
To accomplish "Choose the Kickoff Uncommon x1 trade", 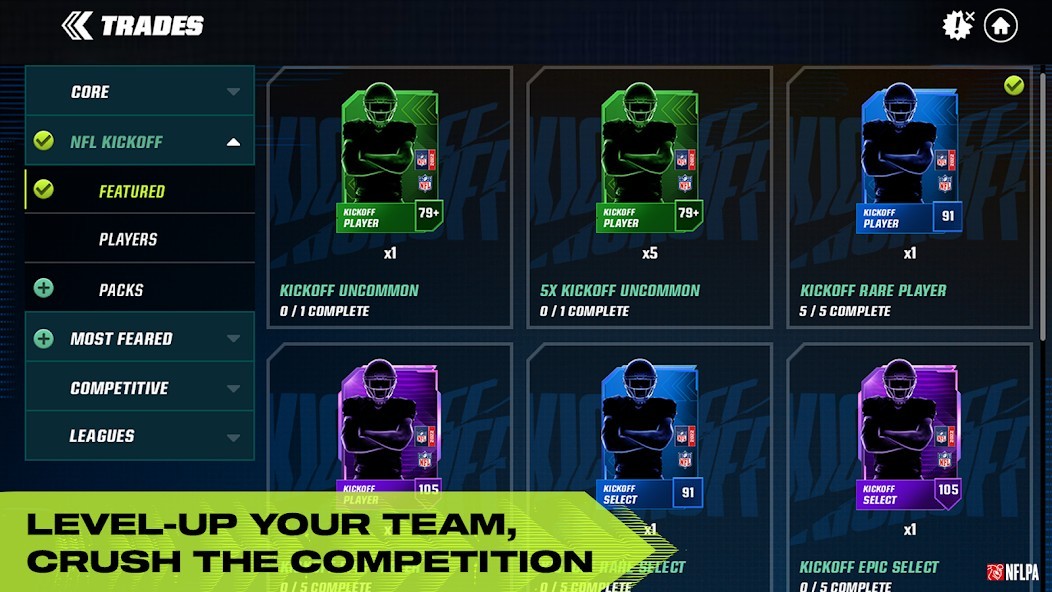I will coord(390,198).
